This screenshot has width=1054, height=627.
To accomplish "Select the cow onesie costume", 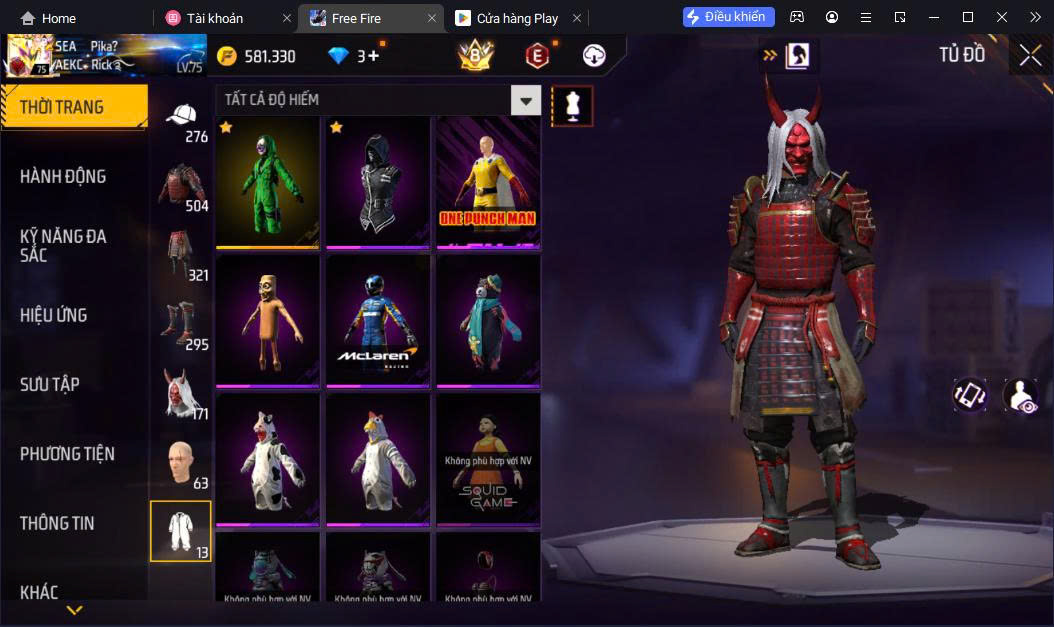I will click(268, 459).
